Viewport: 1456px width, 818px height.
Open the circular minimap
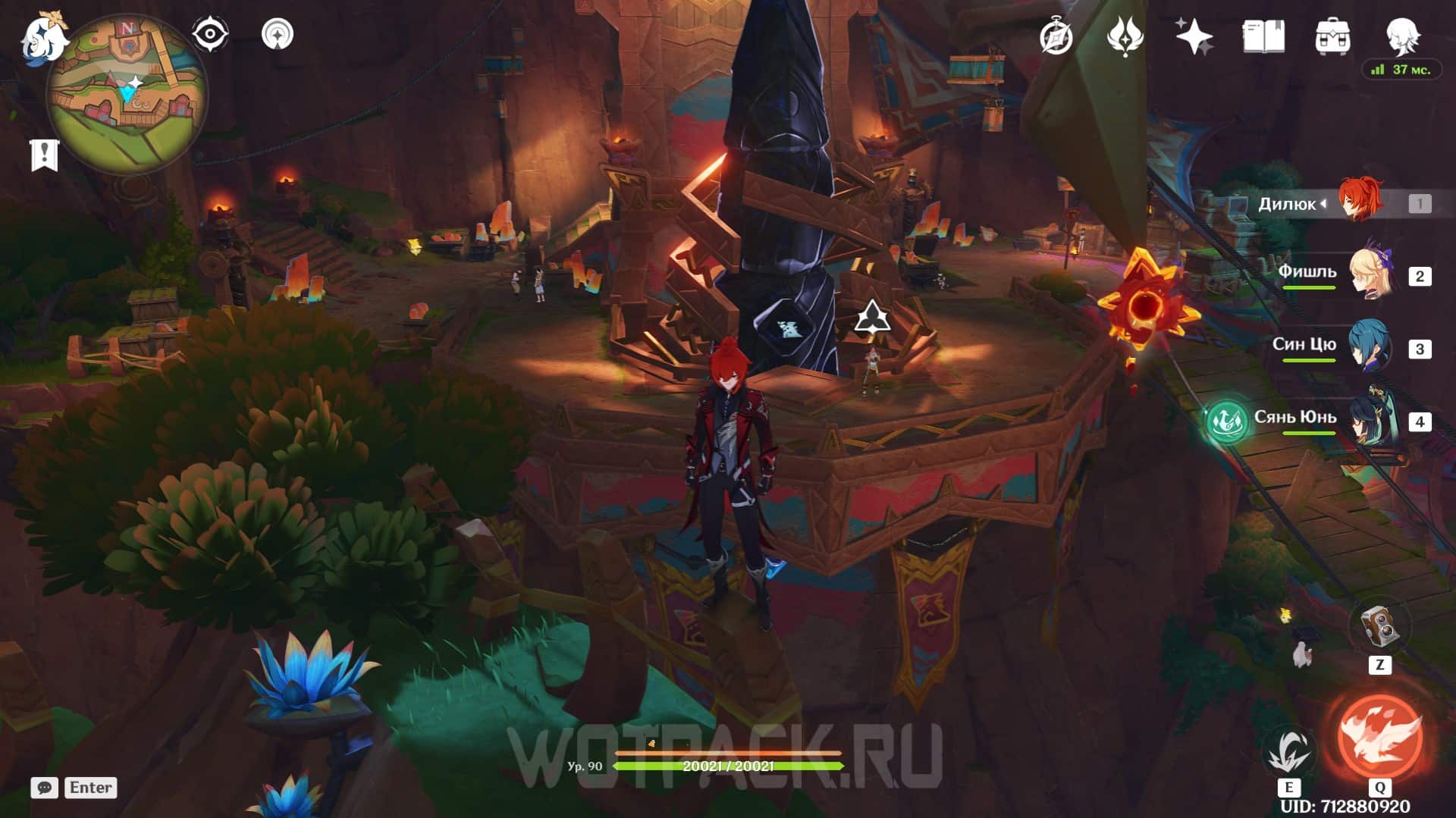click(127, 95)
